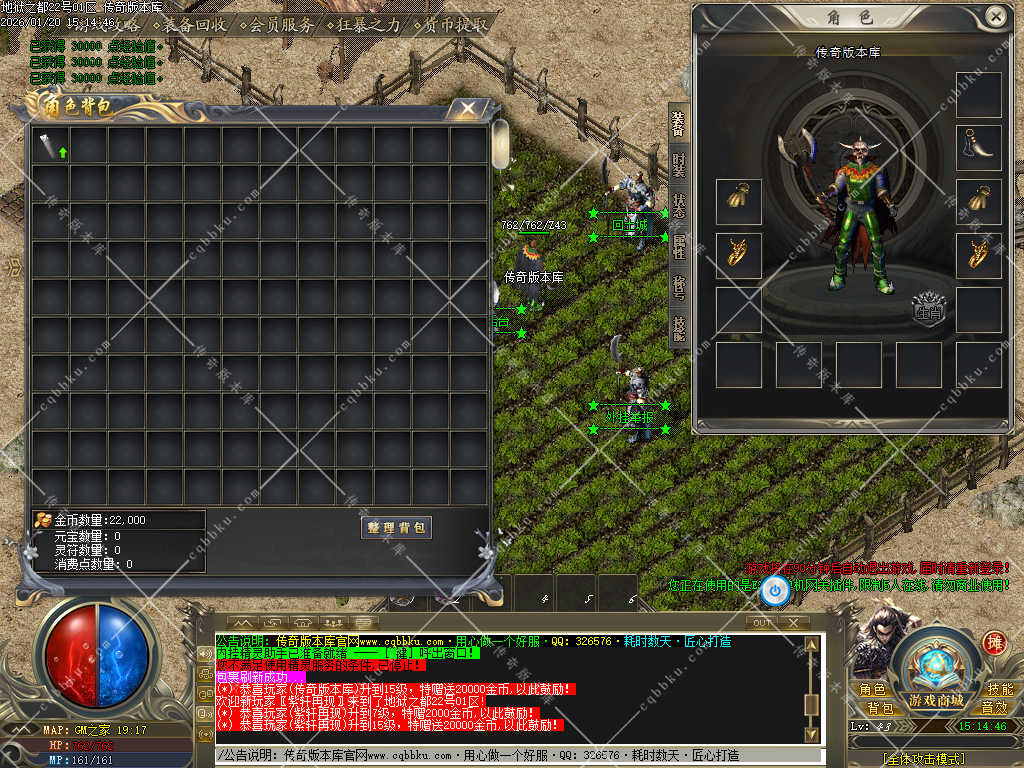Click the chat input field
1024x768 pixels.
[510, 755]
